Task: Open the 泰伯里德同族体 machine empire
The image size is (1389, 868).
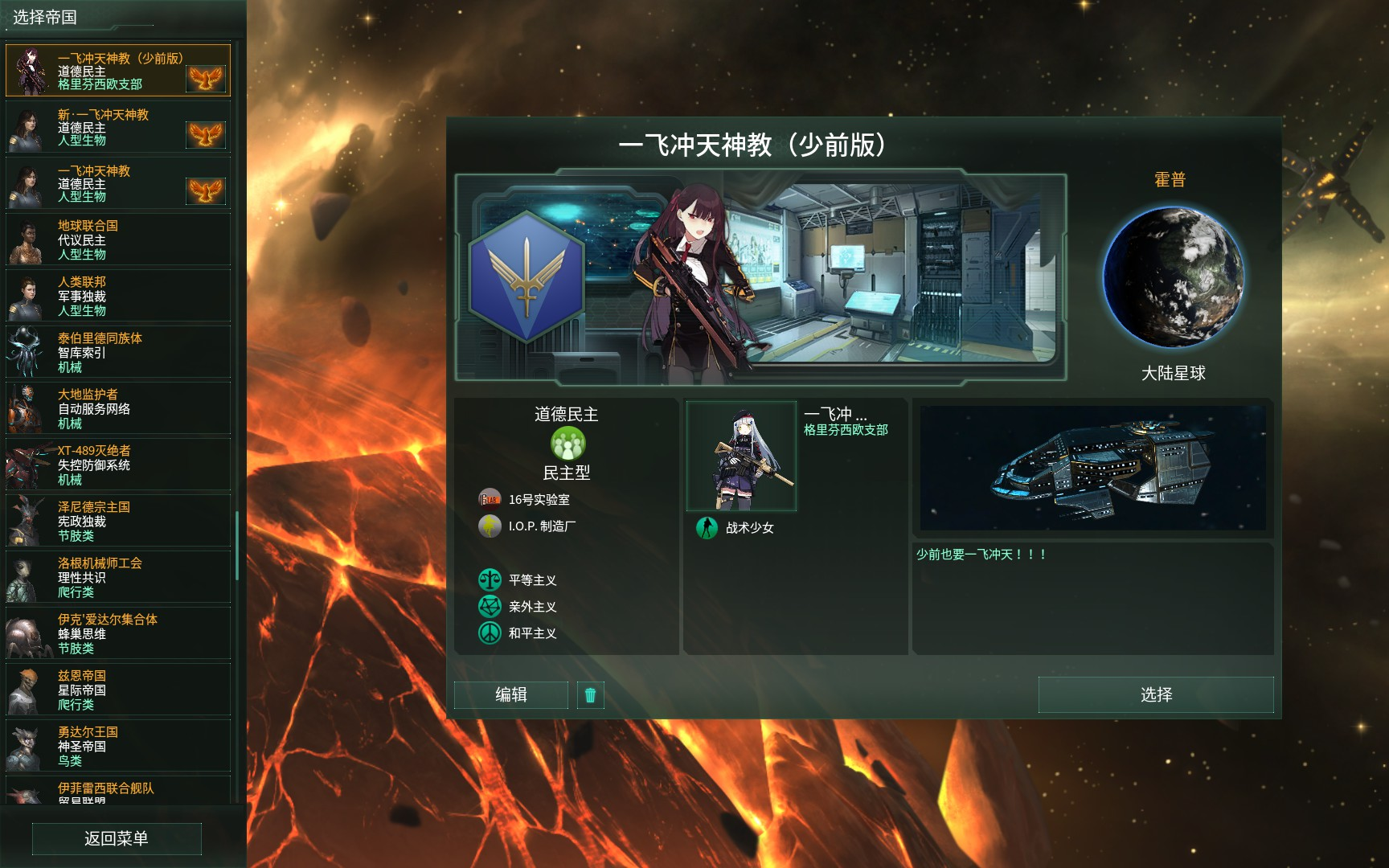Action: point(117,352)
